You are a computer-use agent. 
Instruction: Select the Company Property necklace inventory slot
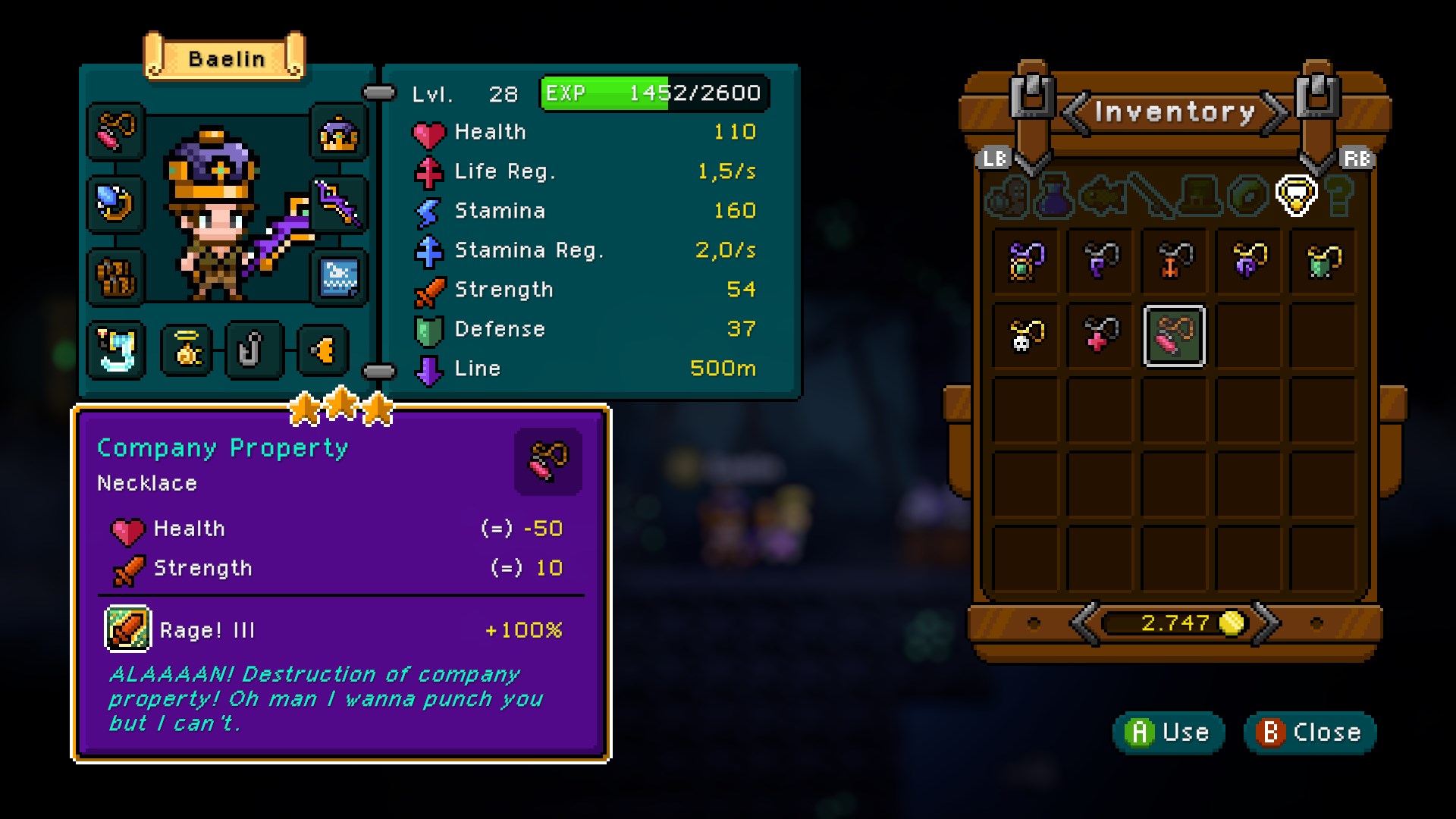[1174, 335]
